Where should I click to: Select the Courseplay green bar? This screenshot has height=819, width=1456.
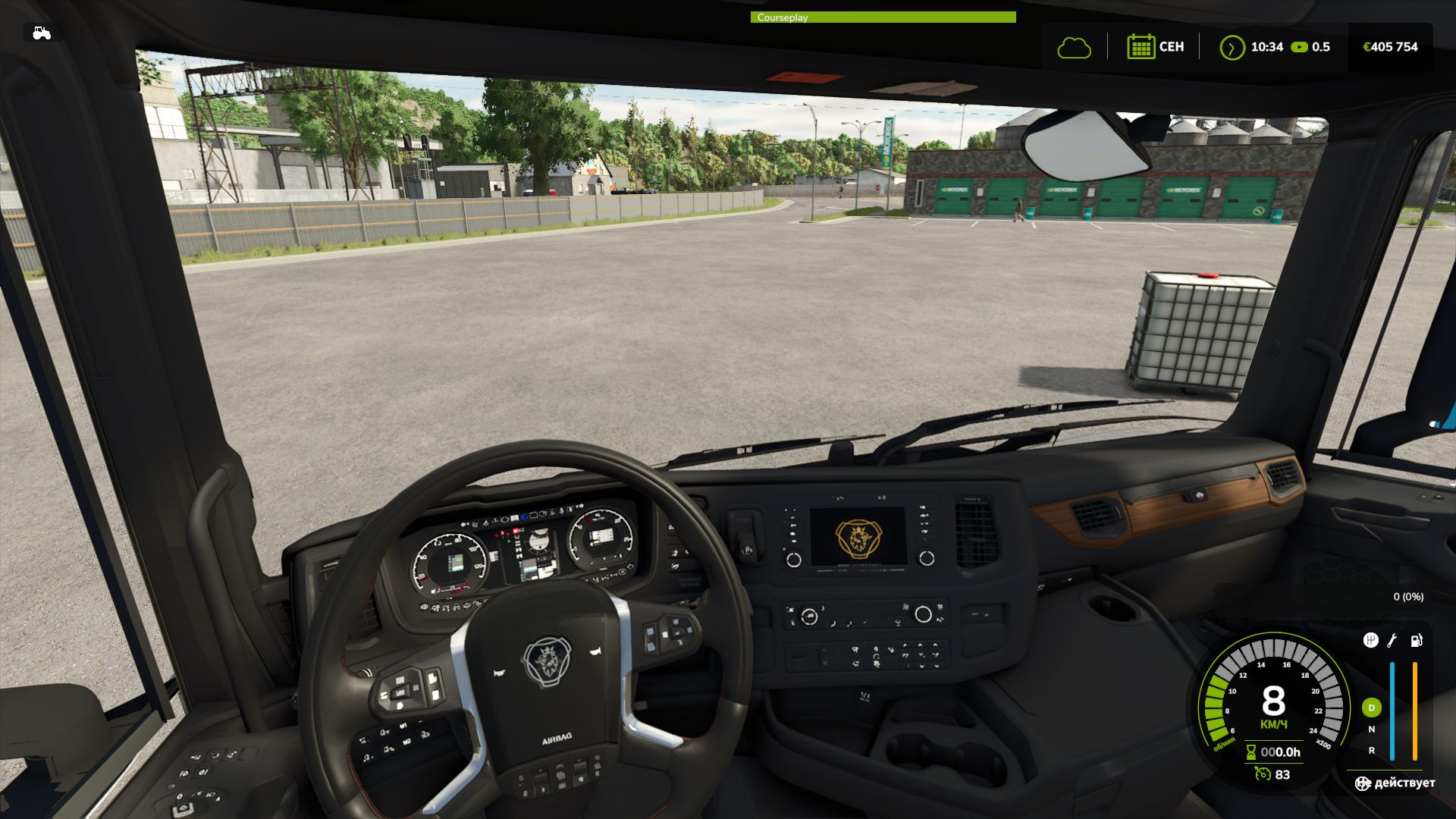[883, 17]
